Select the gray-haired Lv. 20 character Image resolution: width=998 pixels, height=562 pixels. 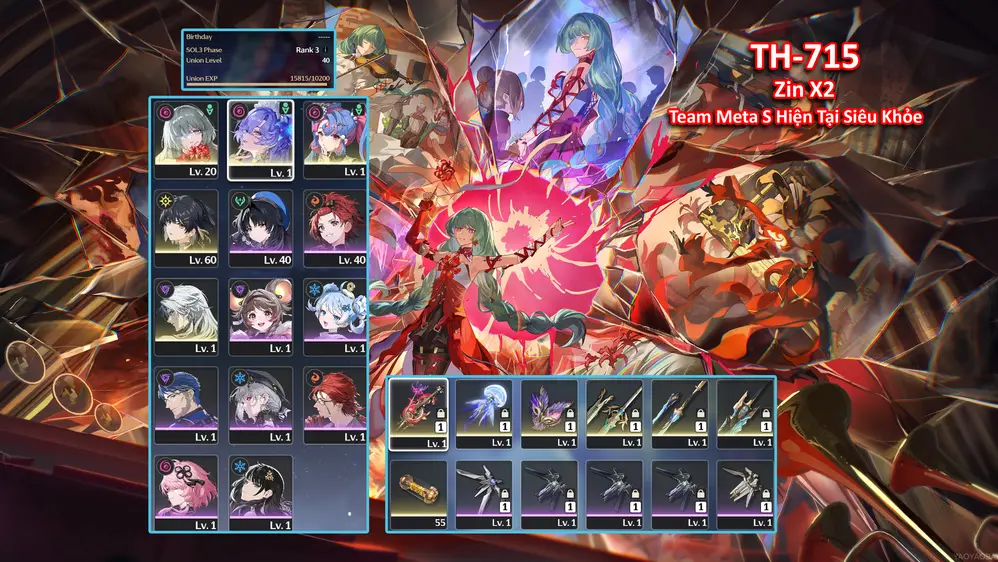coord(188,139)
